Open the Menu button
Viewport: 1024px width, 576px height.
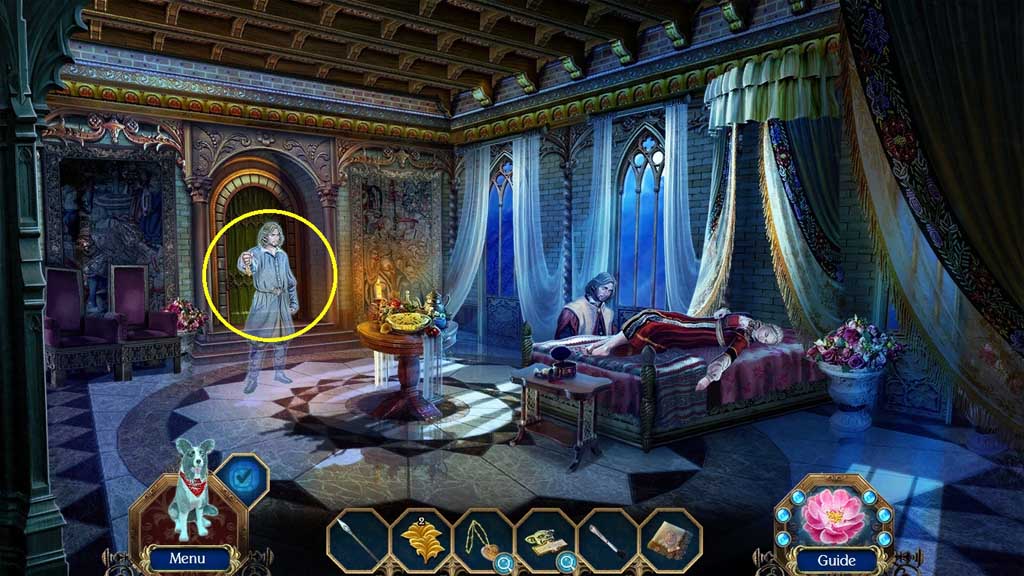(x=187, y=559)
